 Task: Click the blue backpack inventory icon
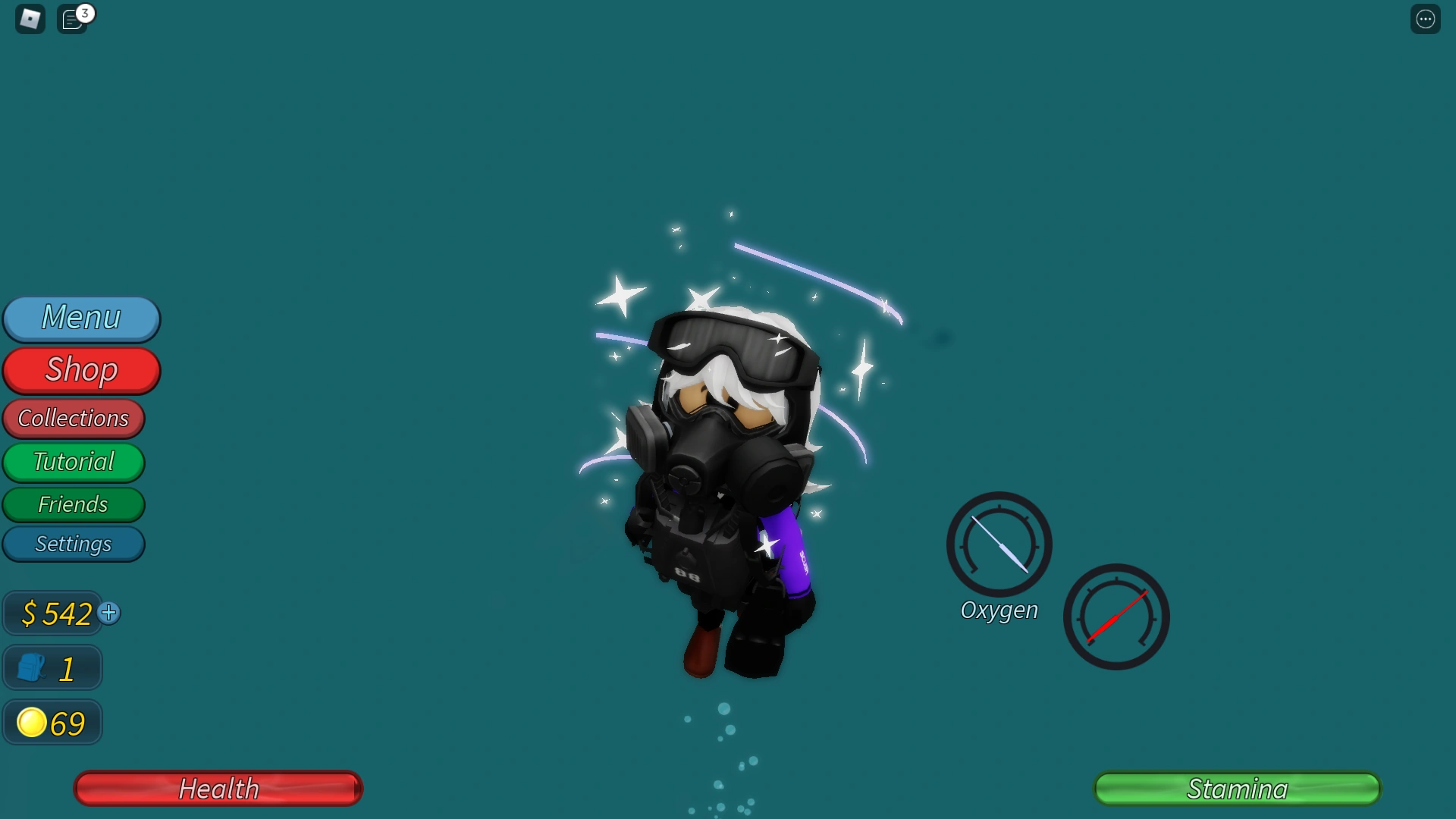click(31, 667)
